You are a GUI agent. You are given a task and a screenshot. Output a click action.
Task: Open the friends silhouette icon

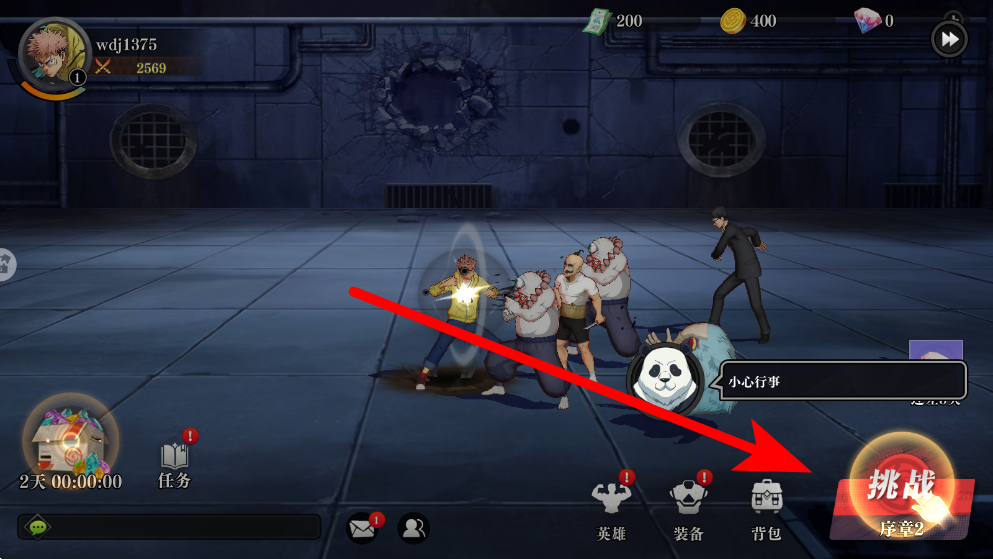(411, 527)
